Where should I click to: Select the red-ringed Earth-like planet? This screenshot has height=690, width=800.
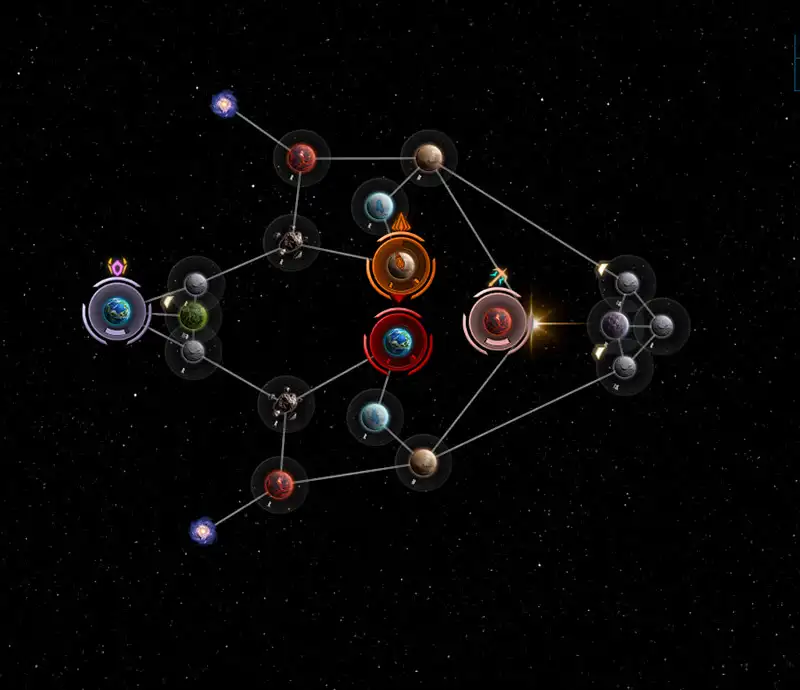[x=398, y=341]
